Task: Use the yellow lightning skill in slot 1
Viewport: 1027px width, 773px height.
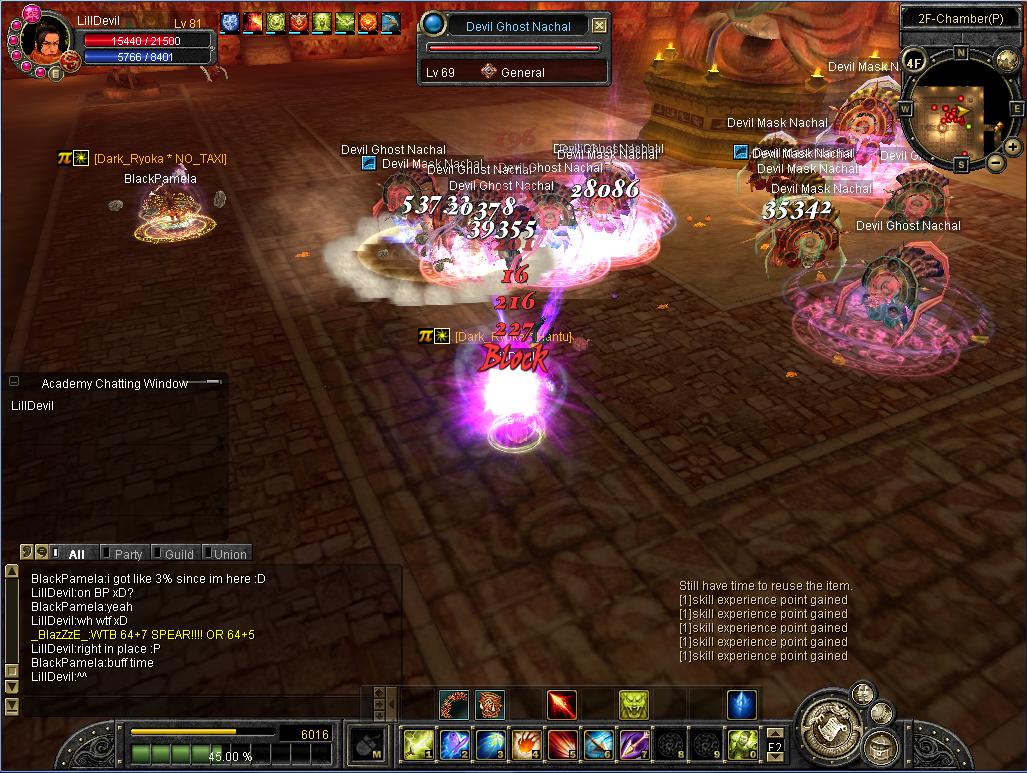Action: tap(417, 744)
